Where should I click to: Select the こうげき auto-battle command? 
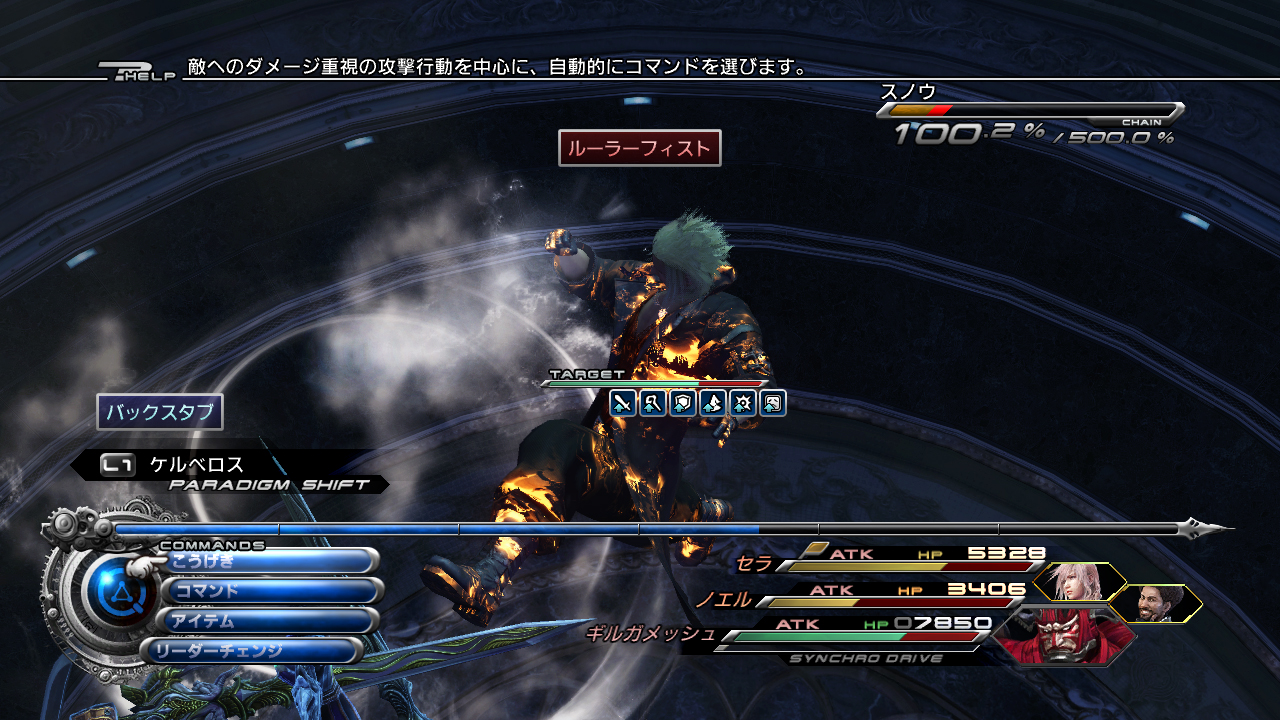point(270,561)
